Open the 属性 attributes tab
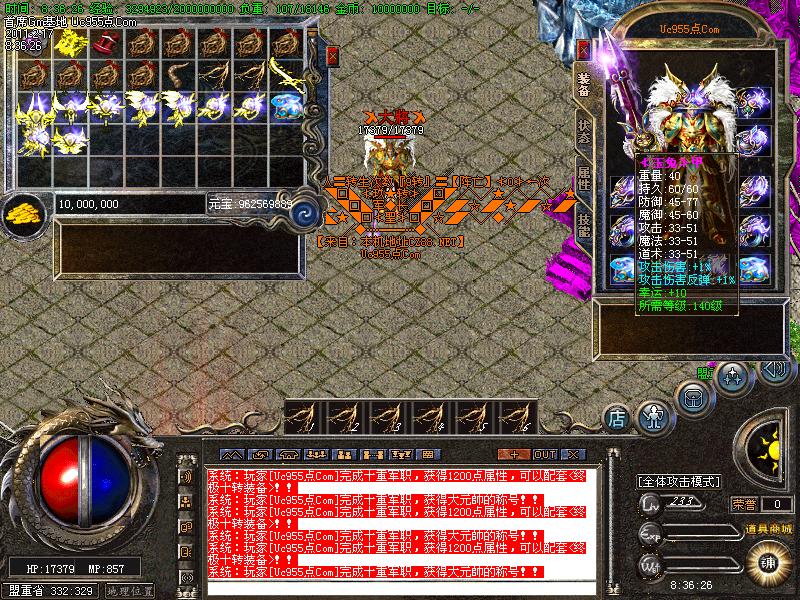800x600 pixels. (583, 180)
